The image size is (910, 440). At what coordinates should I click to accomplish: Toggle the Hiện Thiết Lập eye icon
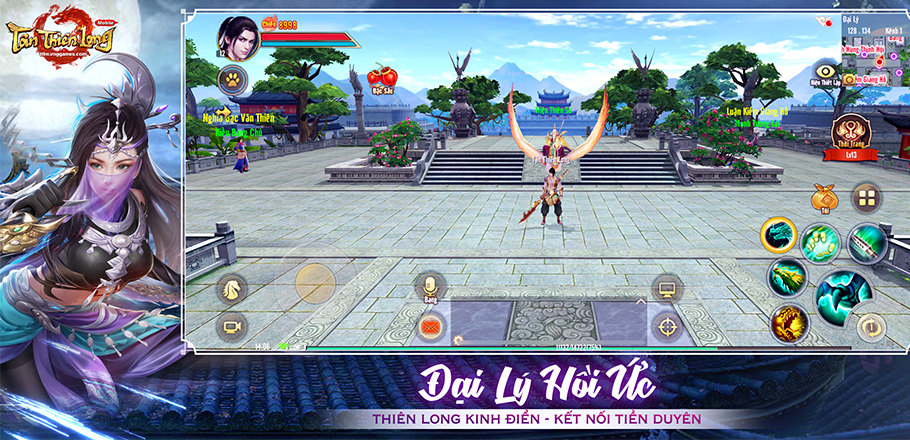[826, 71]
